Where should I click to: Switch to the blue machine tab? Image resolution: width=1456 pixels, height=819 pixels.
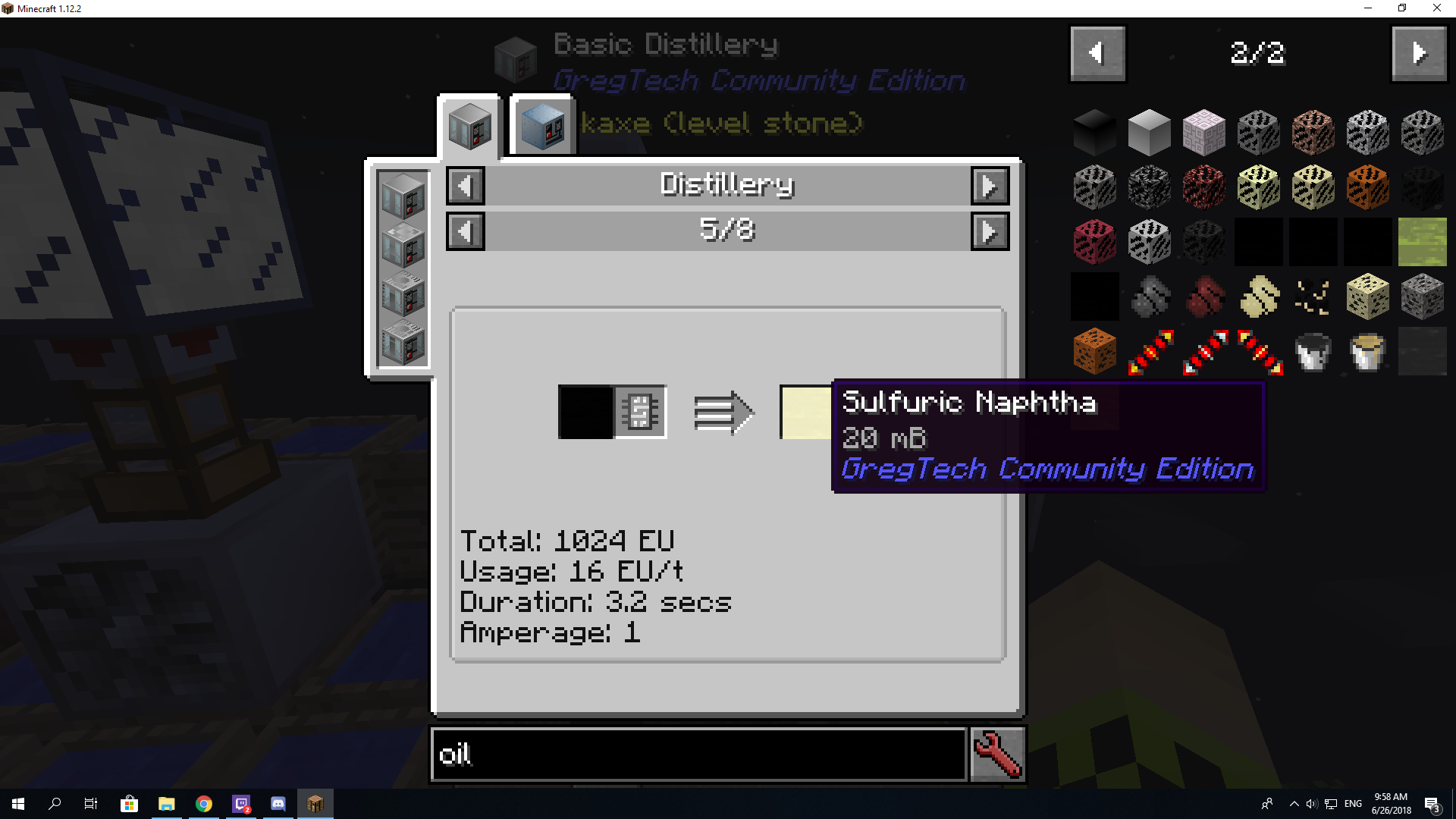(x=541, y=126)
